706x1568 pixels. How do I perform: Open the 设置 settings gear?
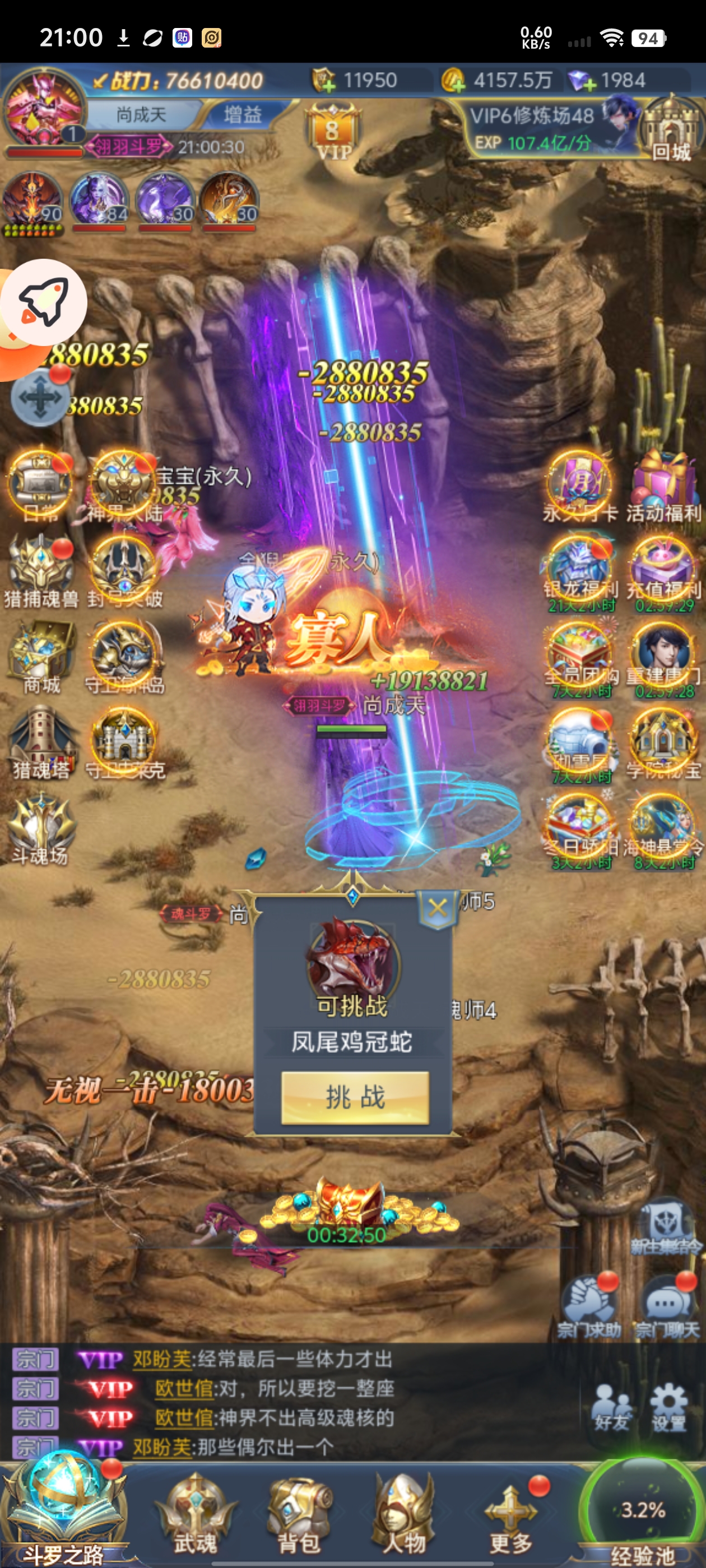[x=669, y=1407]
